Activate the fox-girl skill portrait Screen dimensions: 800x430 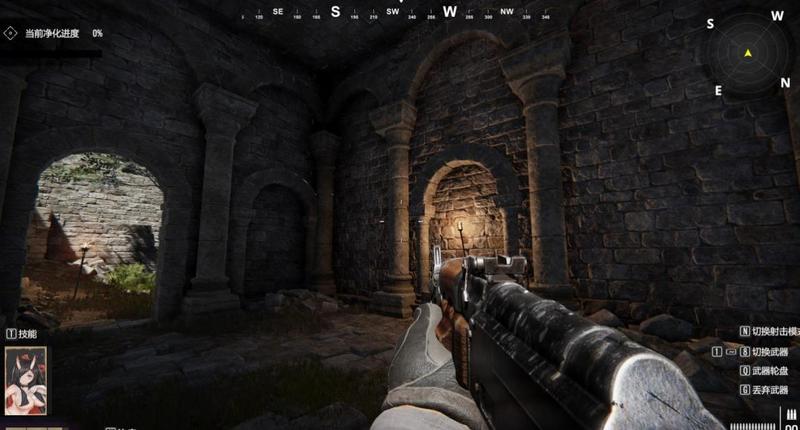pyautogui.click(x=26, y=381)
